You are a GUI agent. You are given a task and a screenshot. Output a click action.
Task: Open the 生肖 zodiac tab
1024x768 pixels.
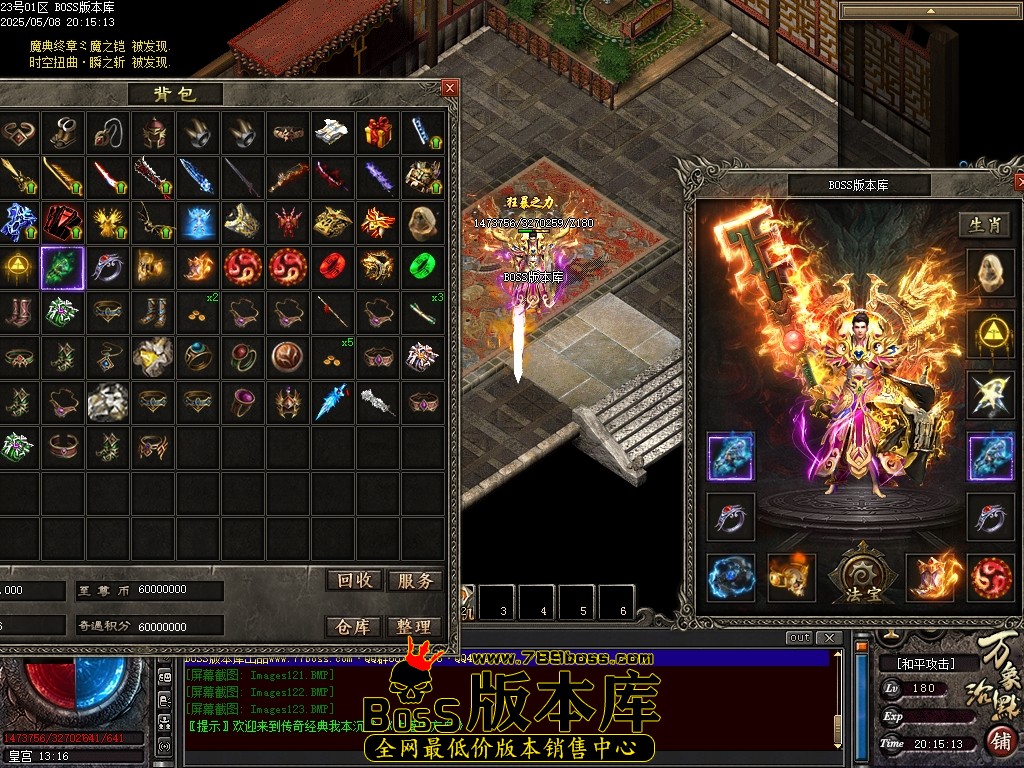pos(984,225)
